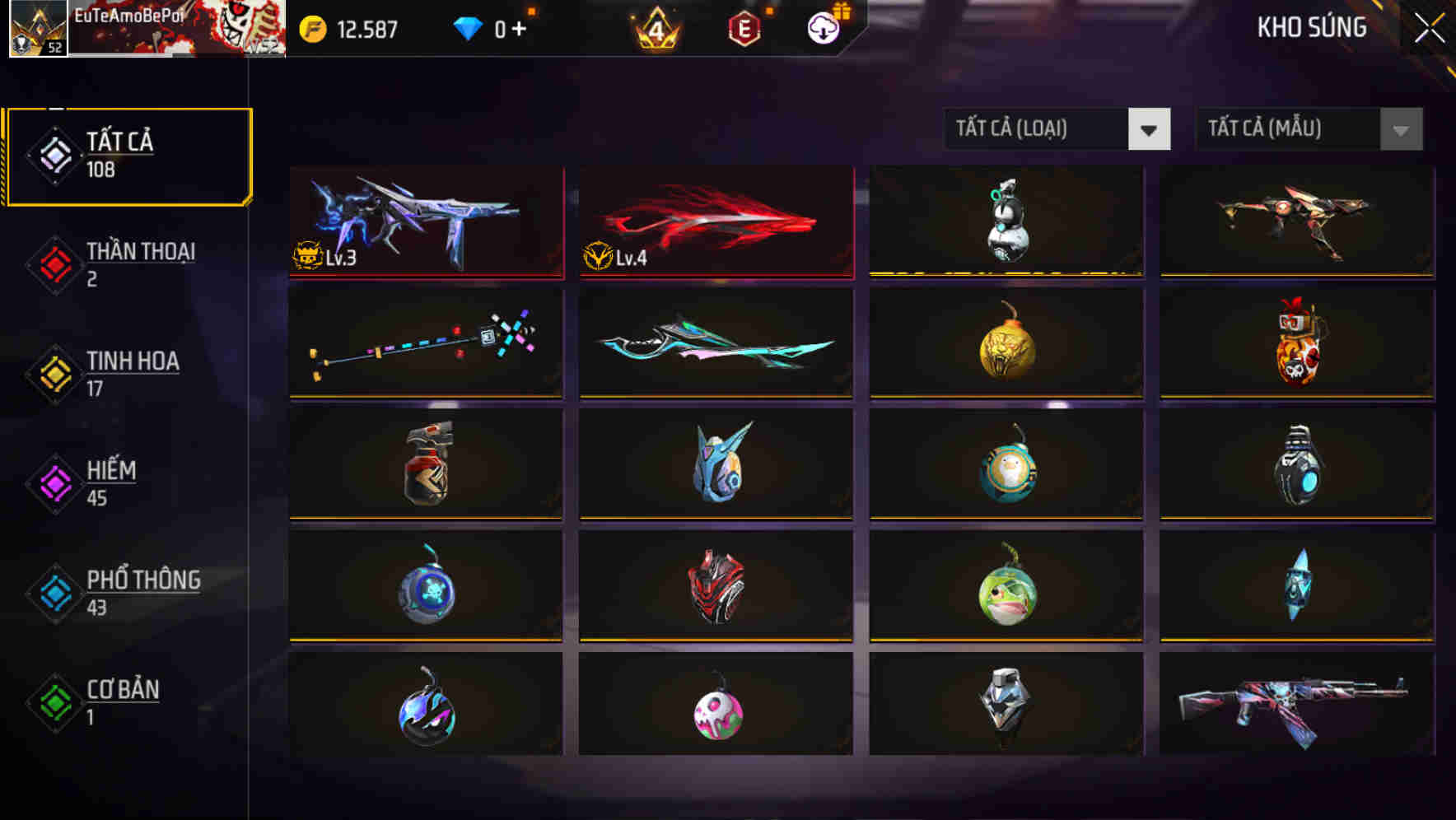This screenshot has width=1456, height=820.
Task: Open the Tất Cả (Mẫu) dropdown
Action: (1308, 129)
